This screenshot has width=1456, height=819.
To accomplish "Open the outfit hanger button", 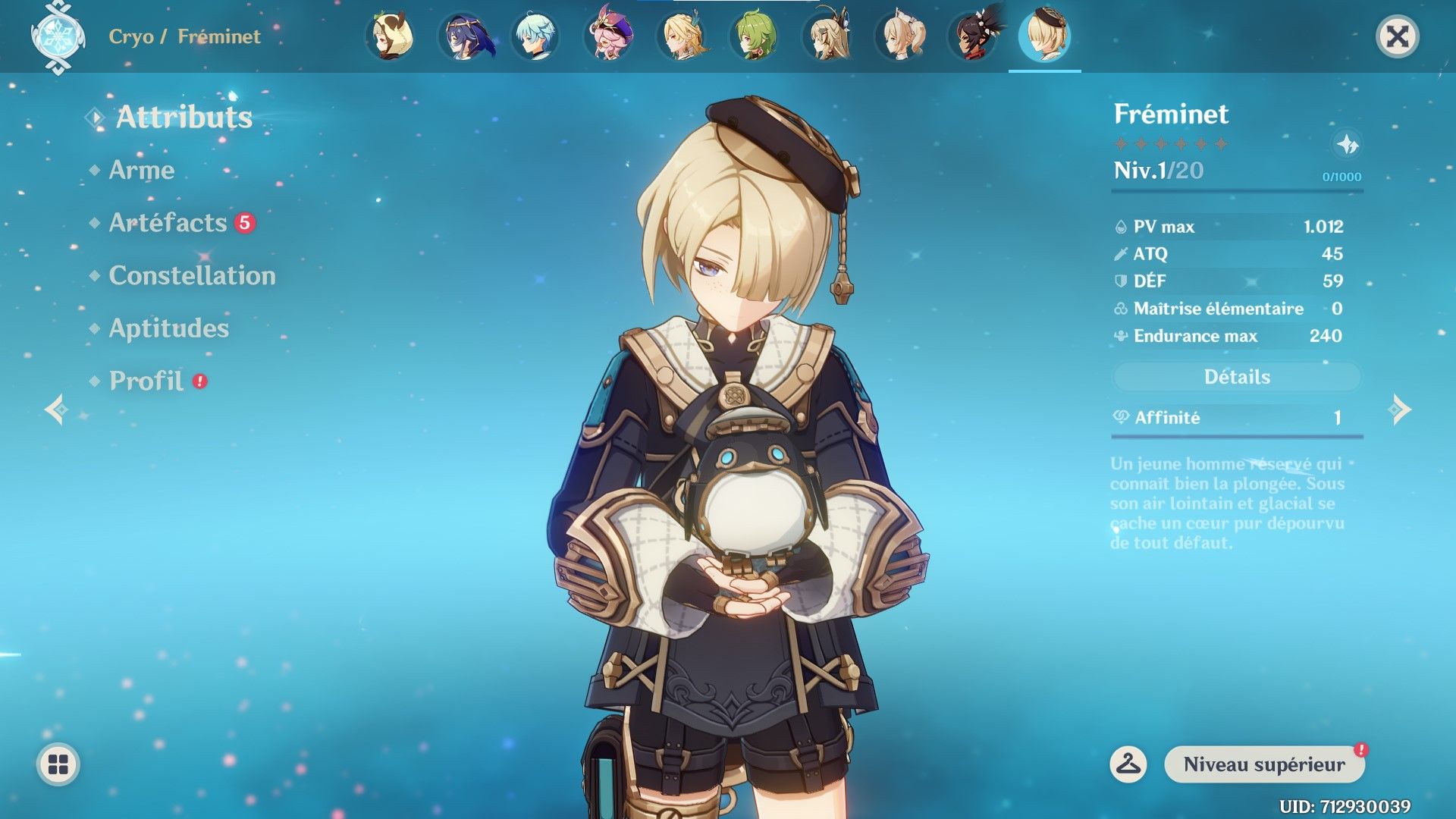I will pyautogui.click(x=1128, y=764).
